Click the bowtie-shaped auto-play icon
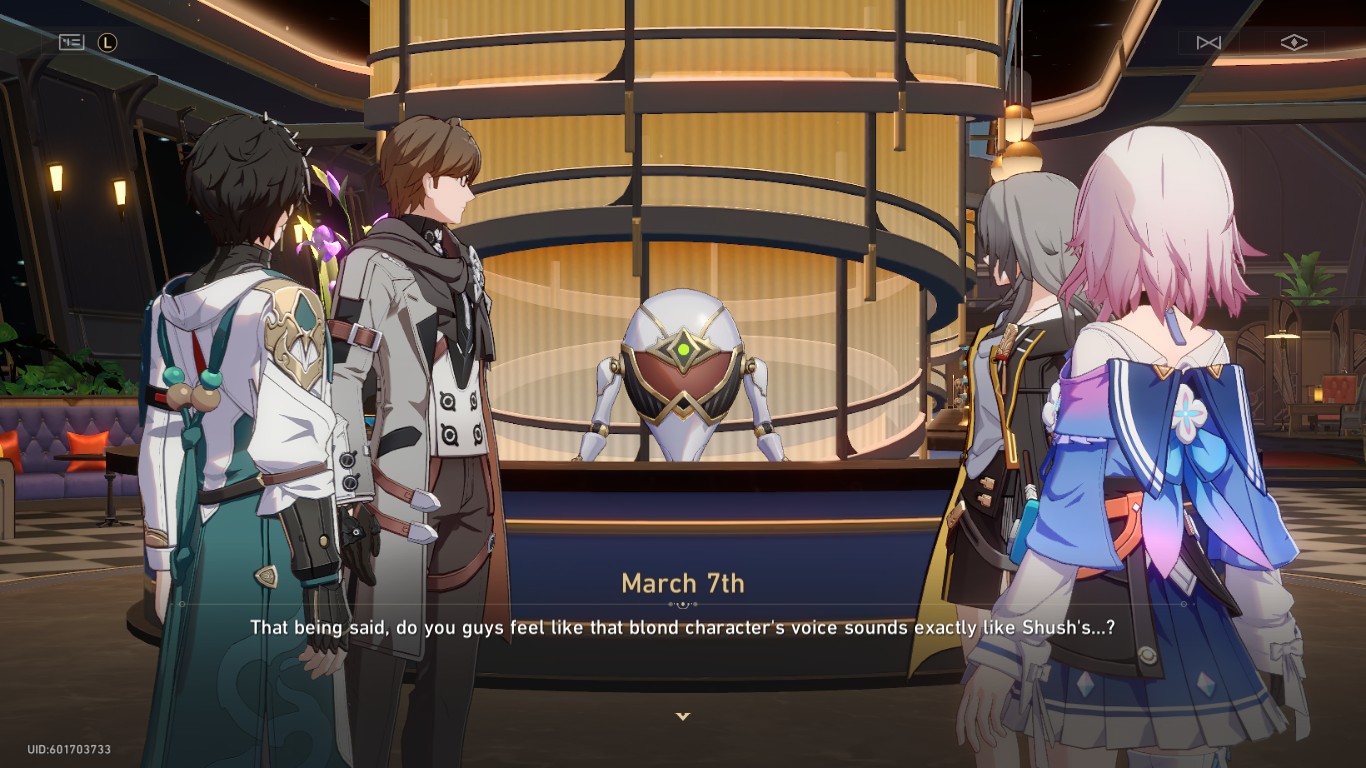Screen dimensions: 1366x768 tap(1208, 42)
